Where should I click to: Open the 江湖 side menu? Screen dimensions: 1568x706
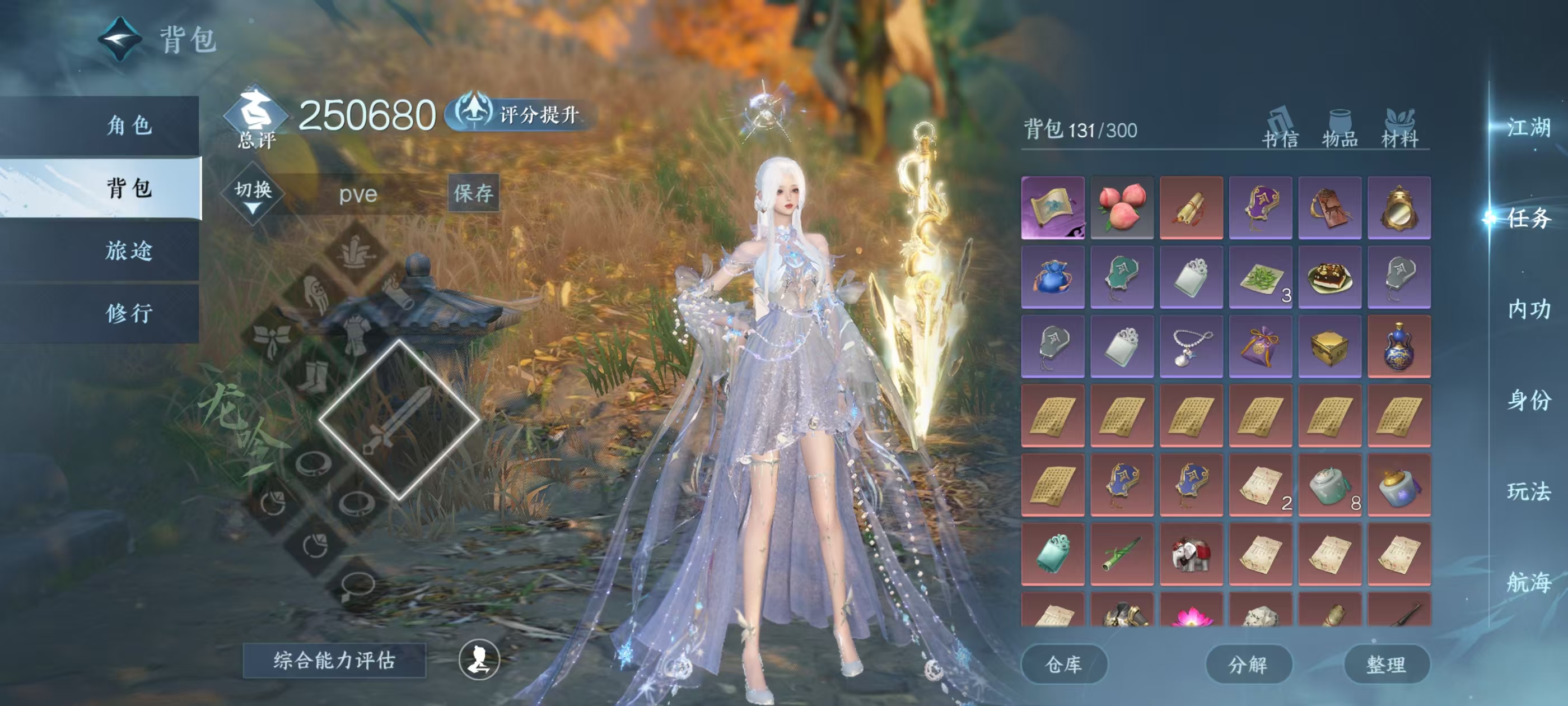pyautogui.click(x=1528, y=127)
